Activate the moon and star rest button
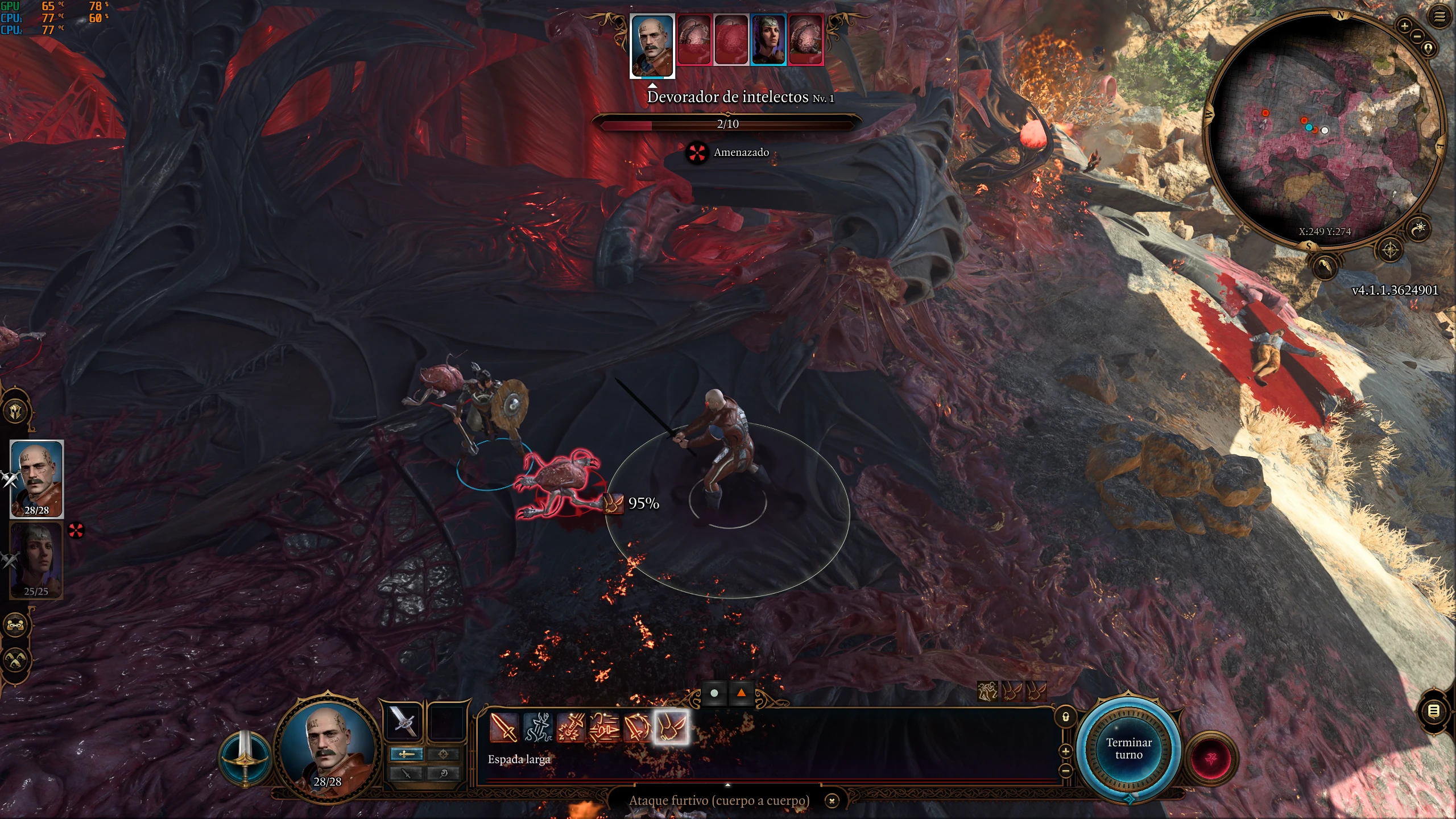 point(1420,229)
